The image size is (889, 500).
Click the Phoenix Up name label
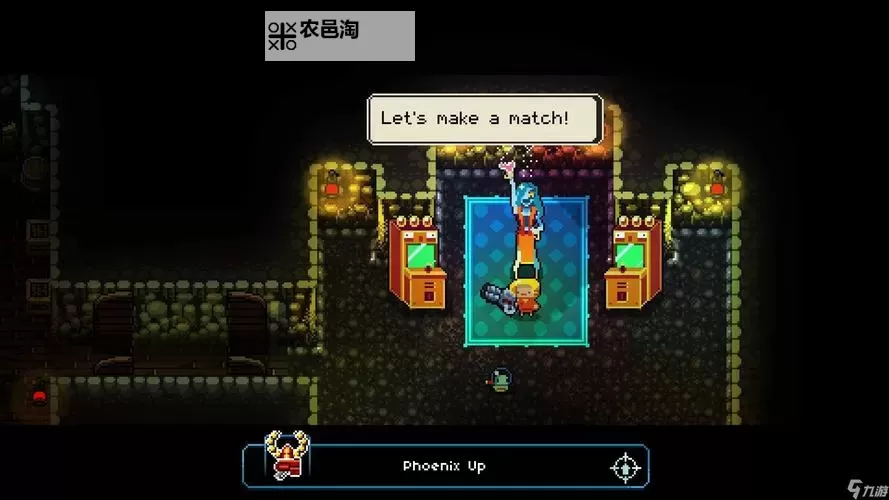[444, 466]
